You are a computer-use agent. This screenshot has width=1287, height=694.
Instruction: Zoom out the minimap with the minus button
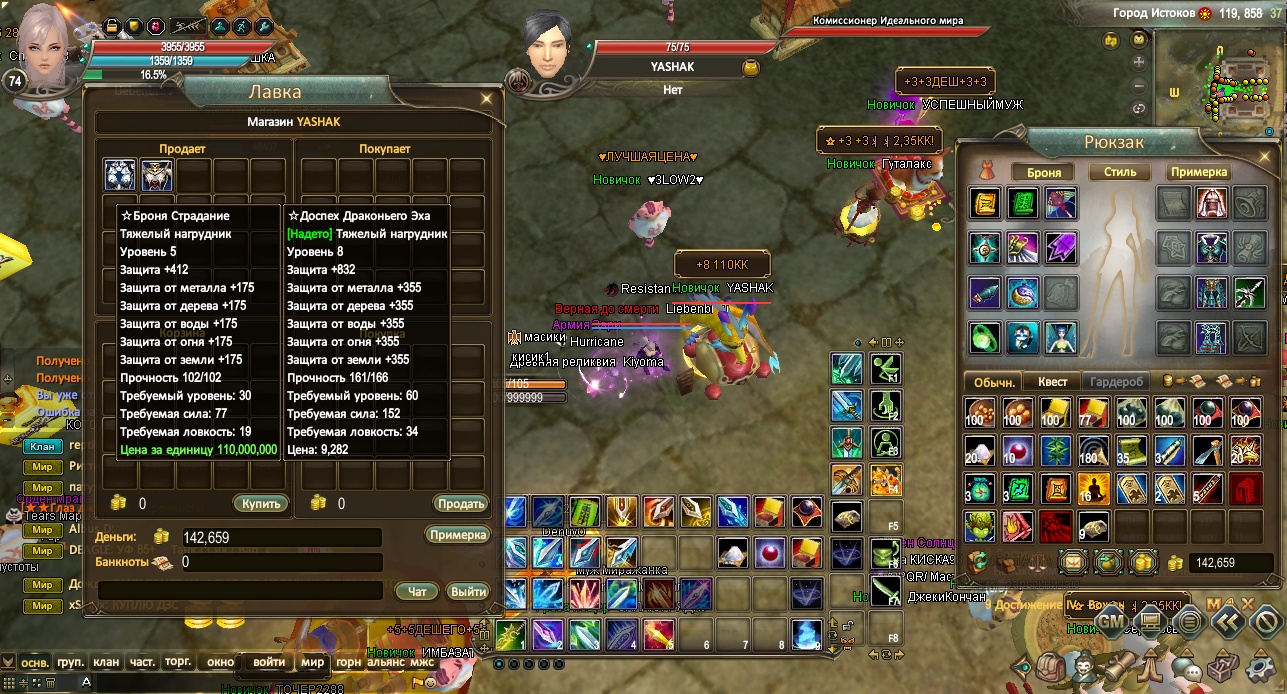click(1139, 84)
